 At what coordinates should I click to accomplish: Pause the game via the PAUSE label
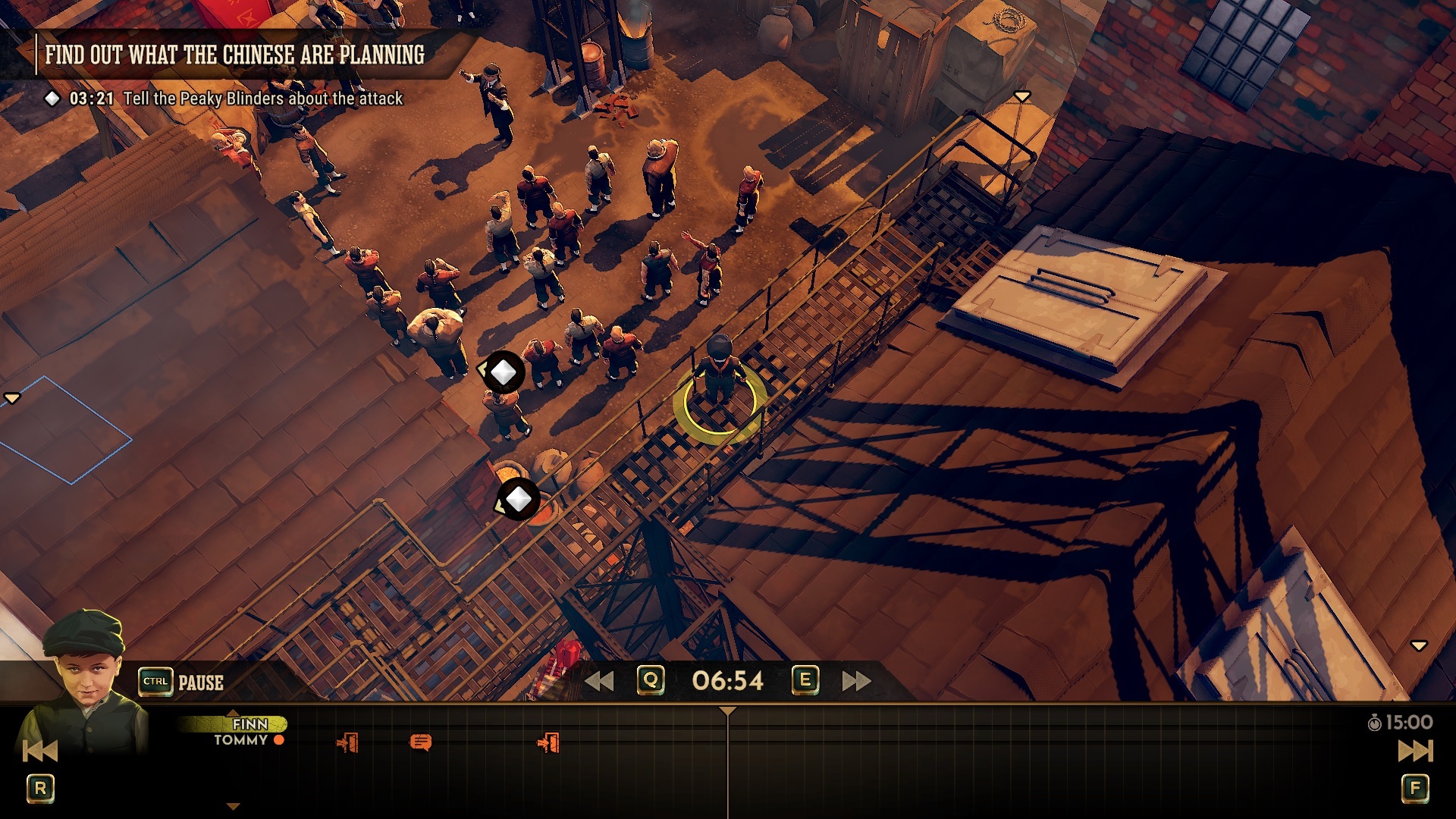[x=200, y=682]
